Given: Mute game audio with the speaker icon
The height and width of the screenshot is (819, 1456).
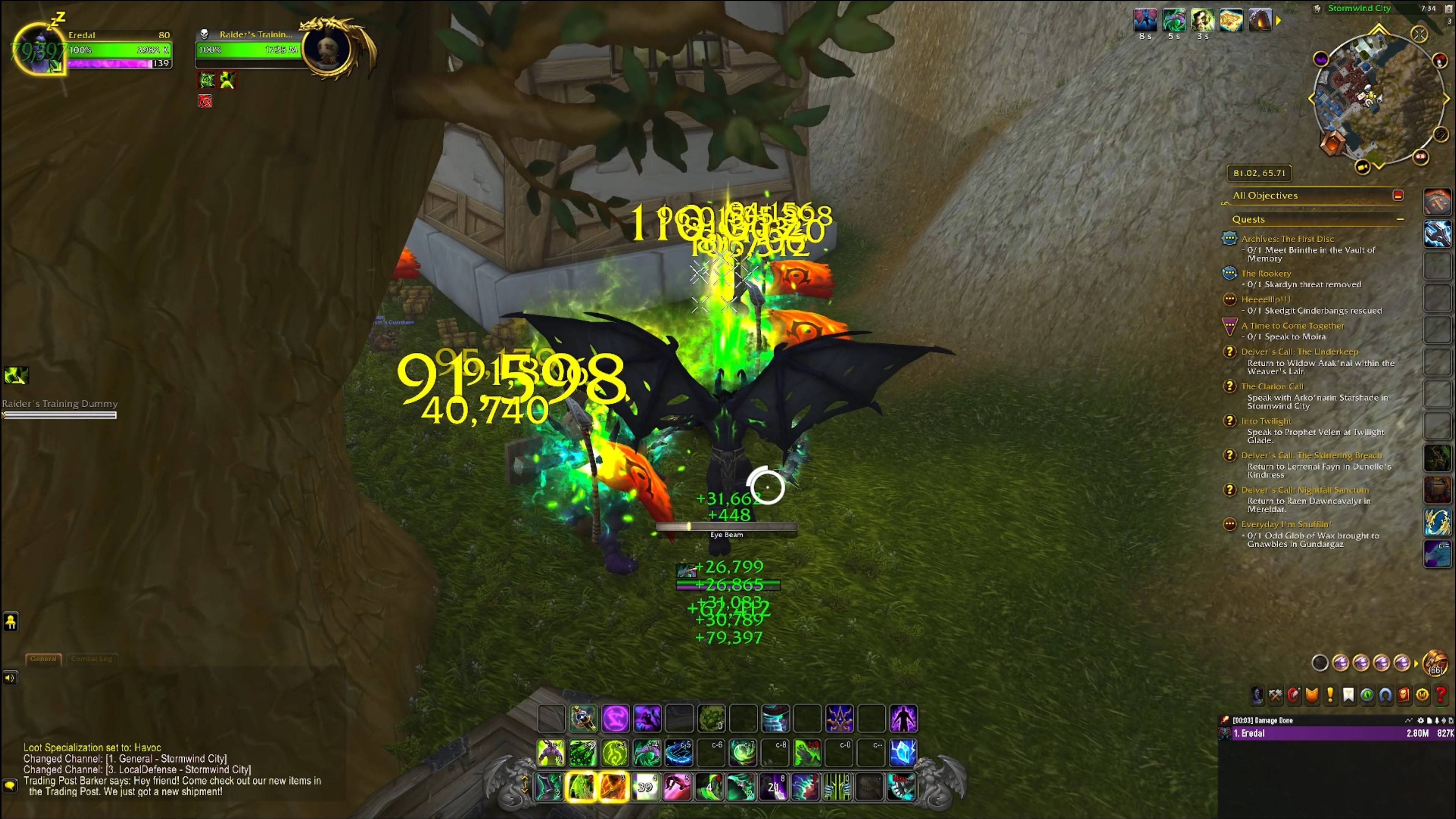Looking at the screenshot, I should (x=11, y=678).
